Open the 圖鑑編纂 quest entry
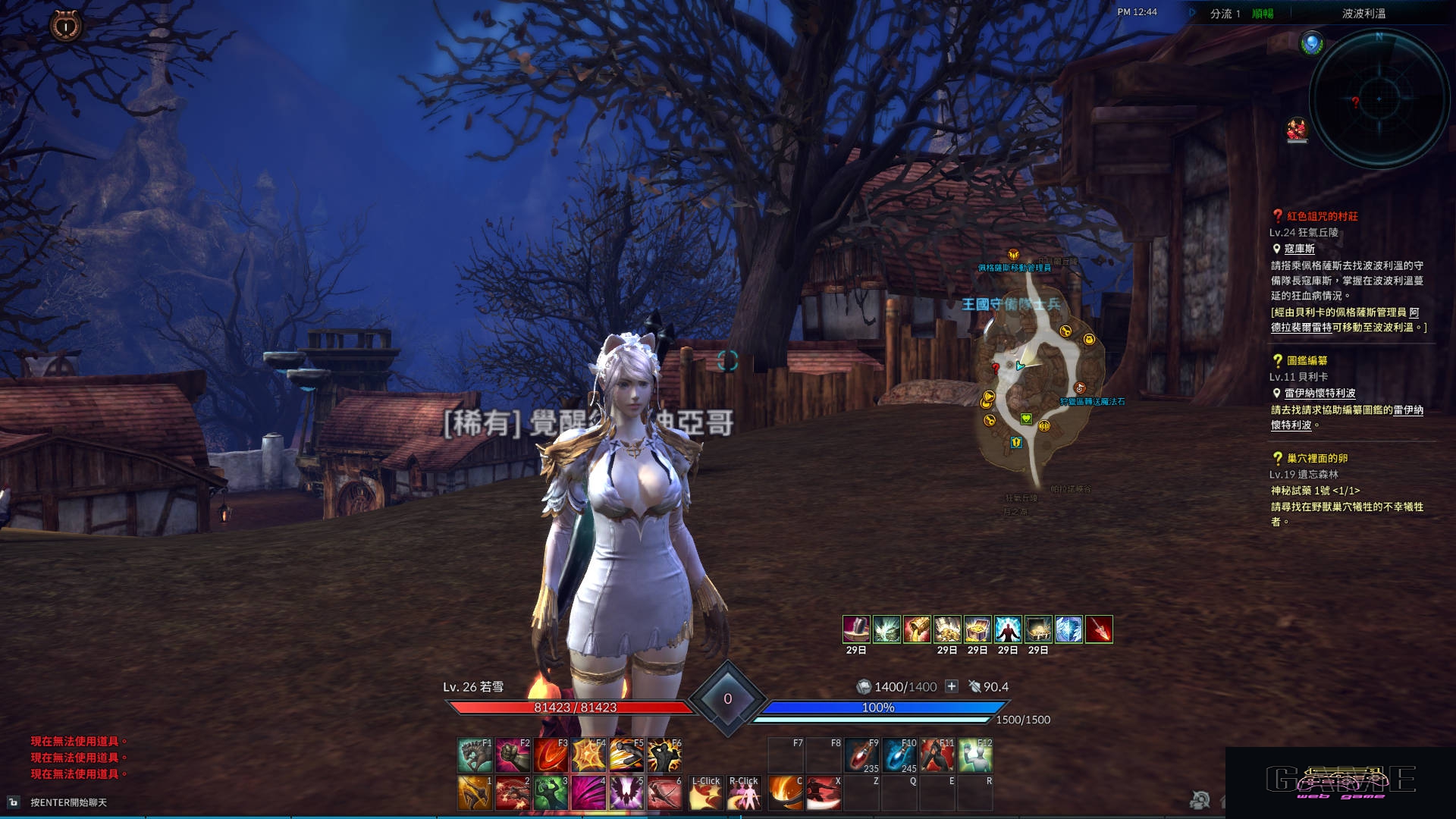This screenshot has height=819, width=1456. [1307, 360]
